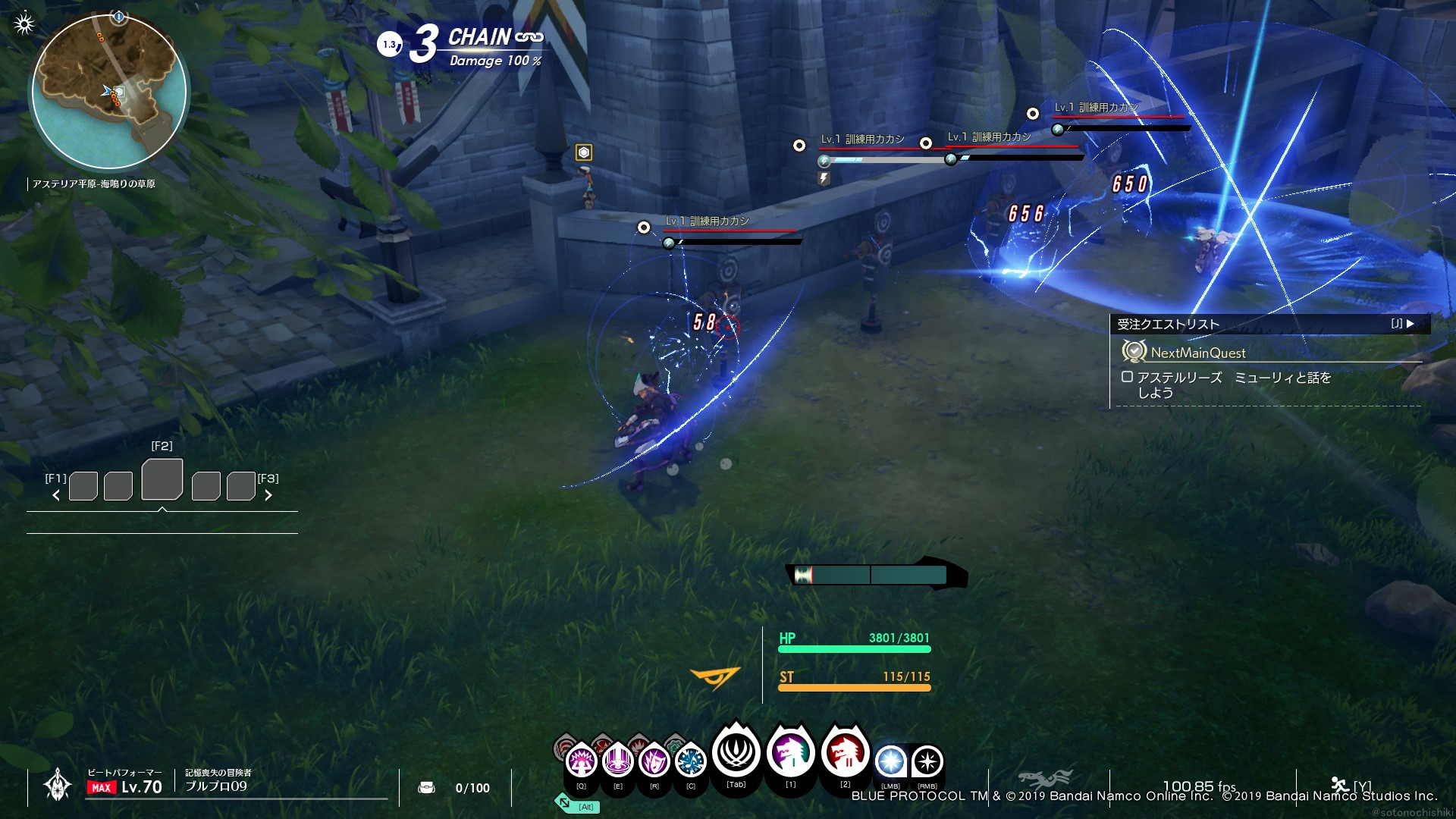
Task: Select the NextMainQuest tracker entry
Action: click(x=1198, y=353)
